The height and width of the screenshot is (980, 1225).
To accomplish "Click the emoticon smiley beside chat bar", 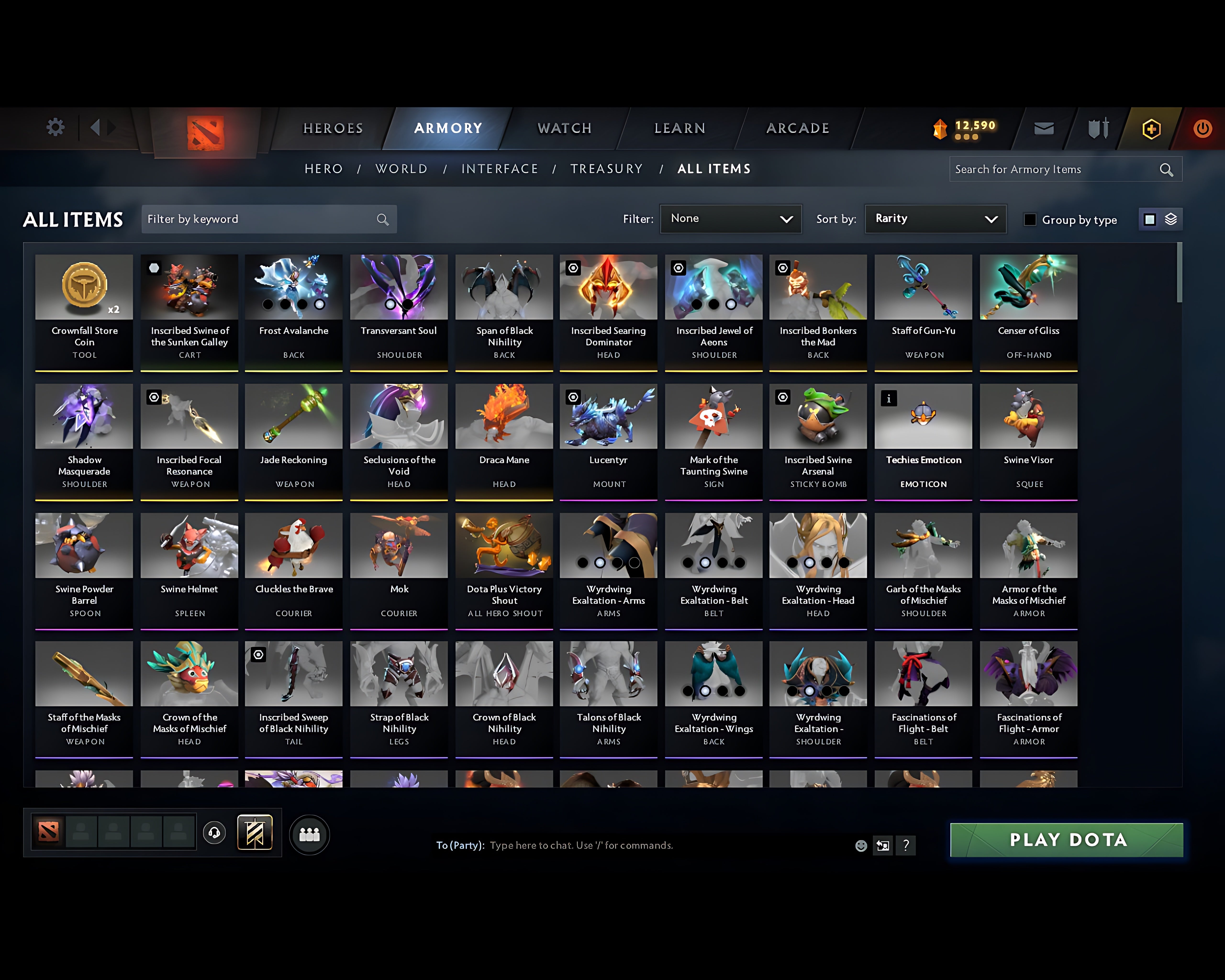I will [x=861, y=845].
